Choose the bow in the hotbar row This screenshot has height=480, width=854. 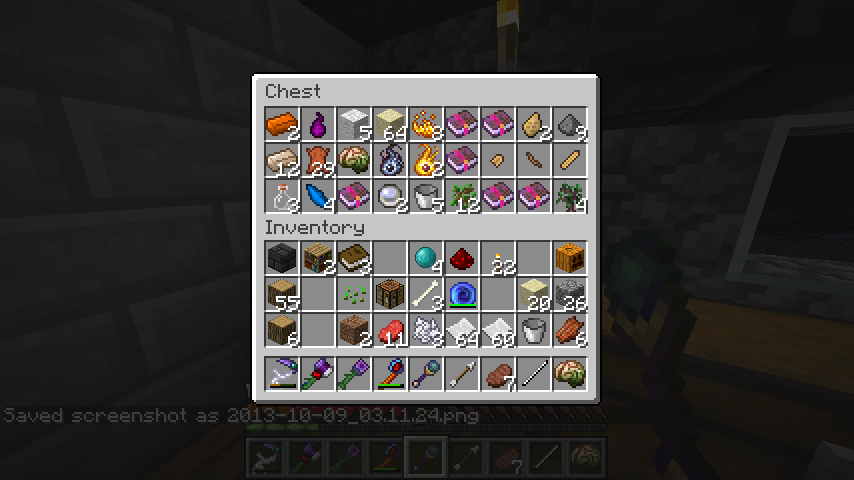tap(282, 374)
